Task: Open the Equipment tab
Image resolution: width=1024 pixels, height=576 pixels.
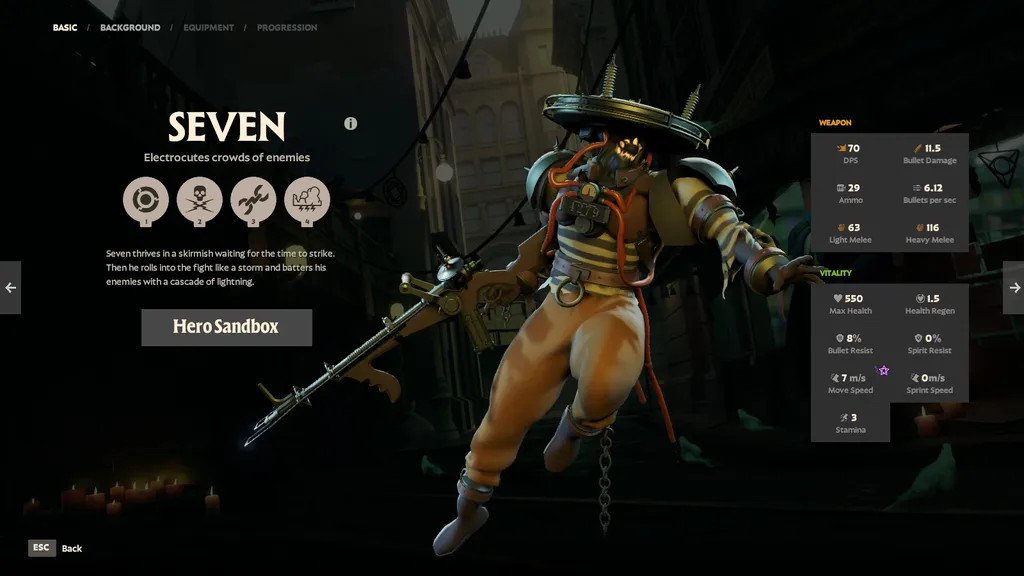Action: pyautogui.click(x=209, y=28)
